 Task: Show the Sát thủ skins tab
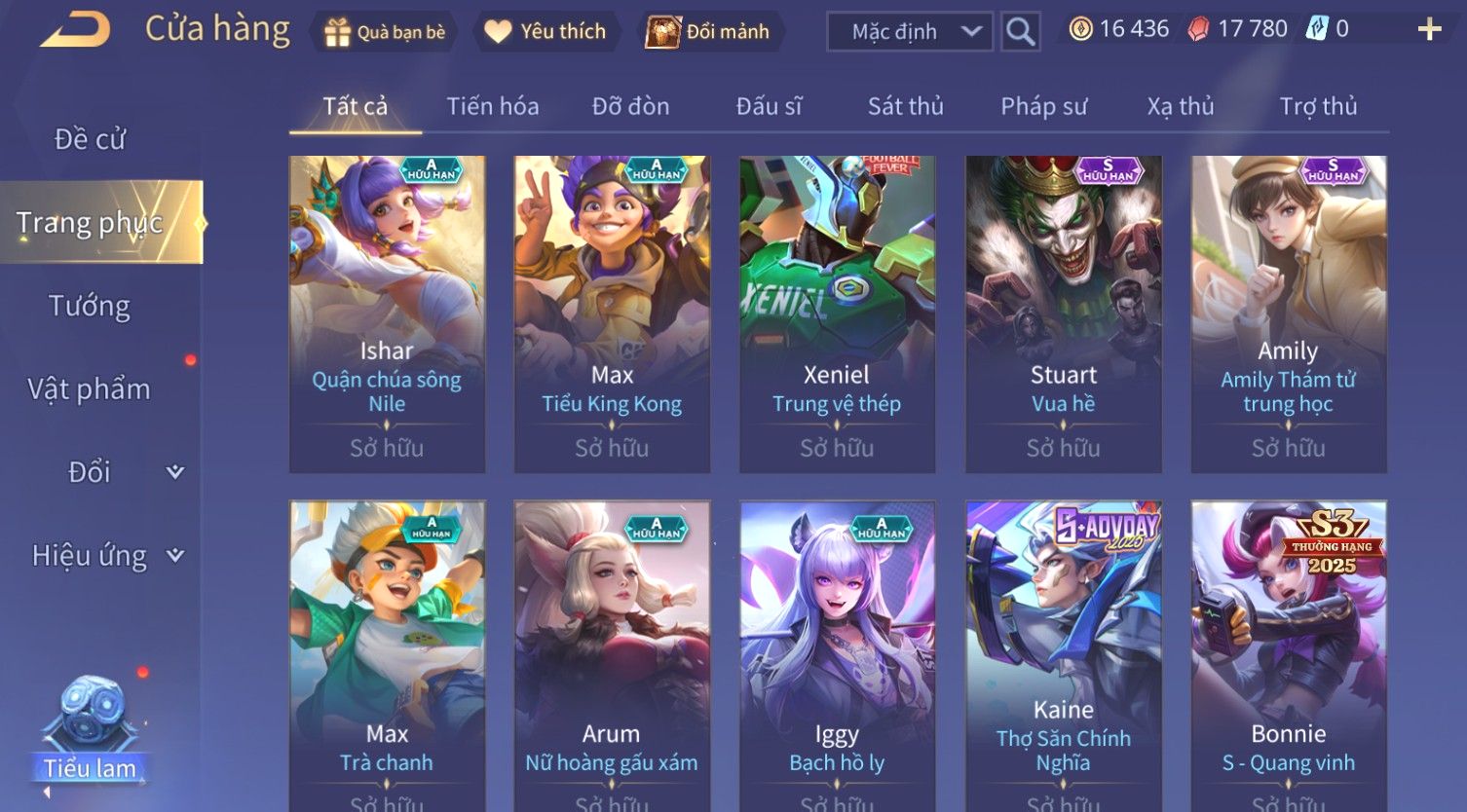[905, 106]
